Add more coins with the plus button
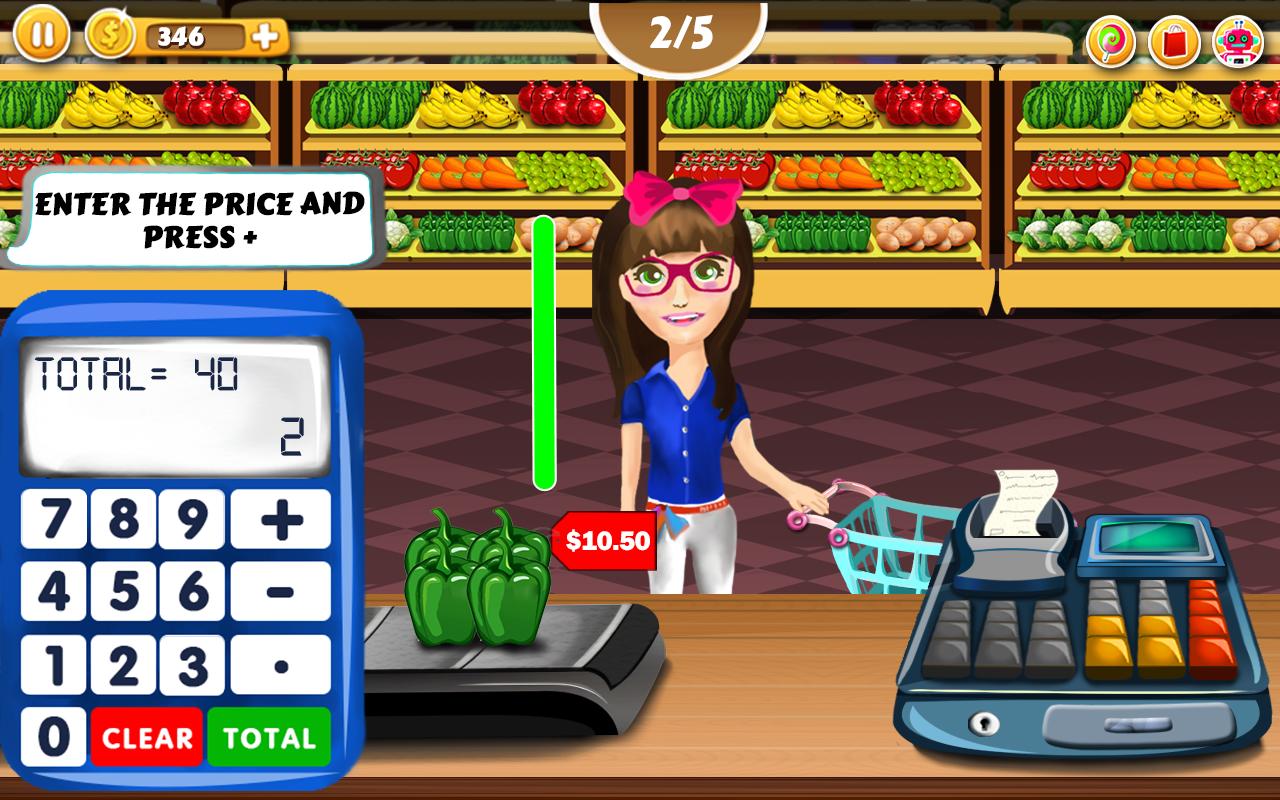 [x=265, y=37]
